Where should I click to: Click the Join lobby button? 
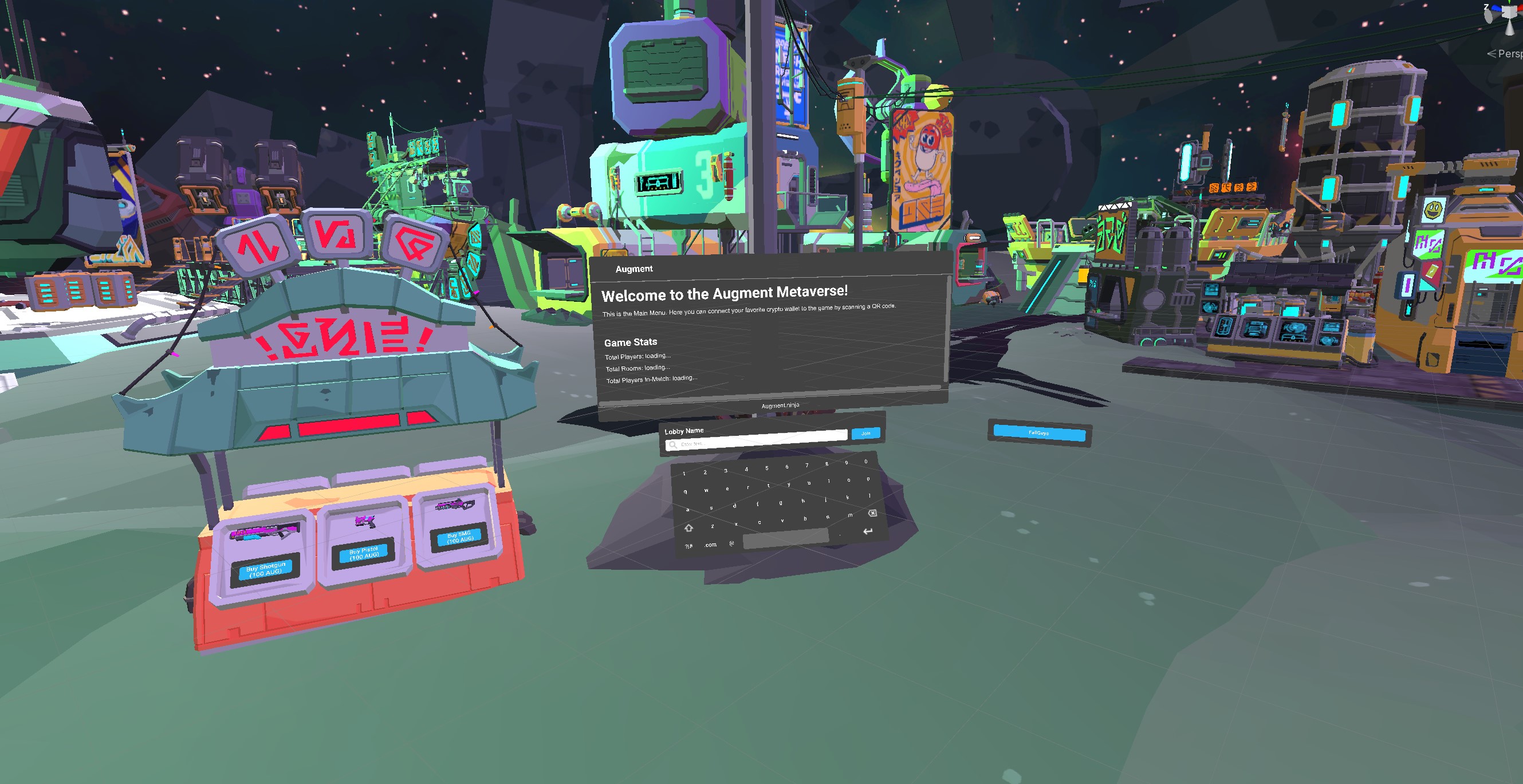(x=865, y=434)
